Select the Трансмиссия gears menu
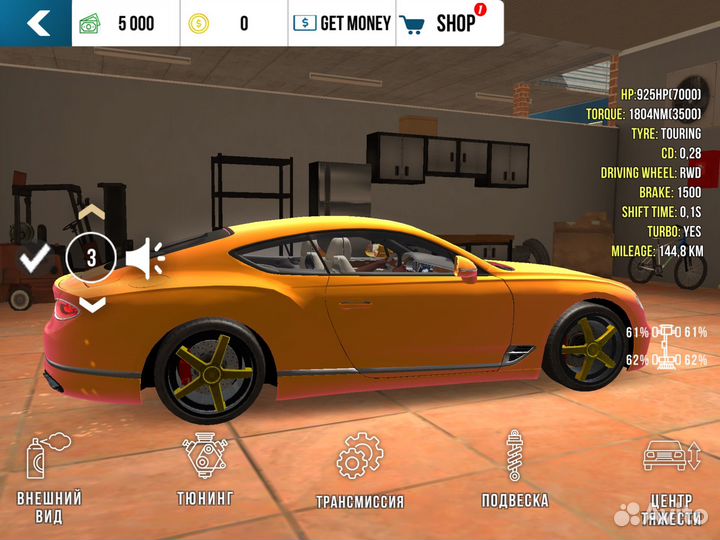720x540 pixels. 359,472
